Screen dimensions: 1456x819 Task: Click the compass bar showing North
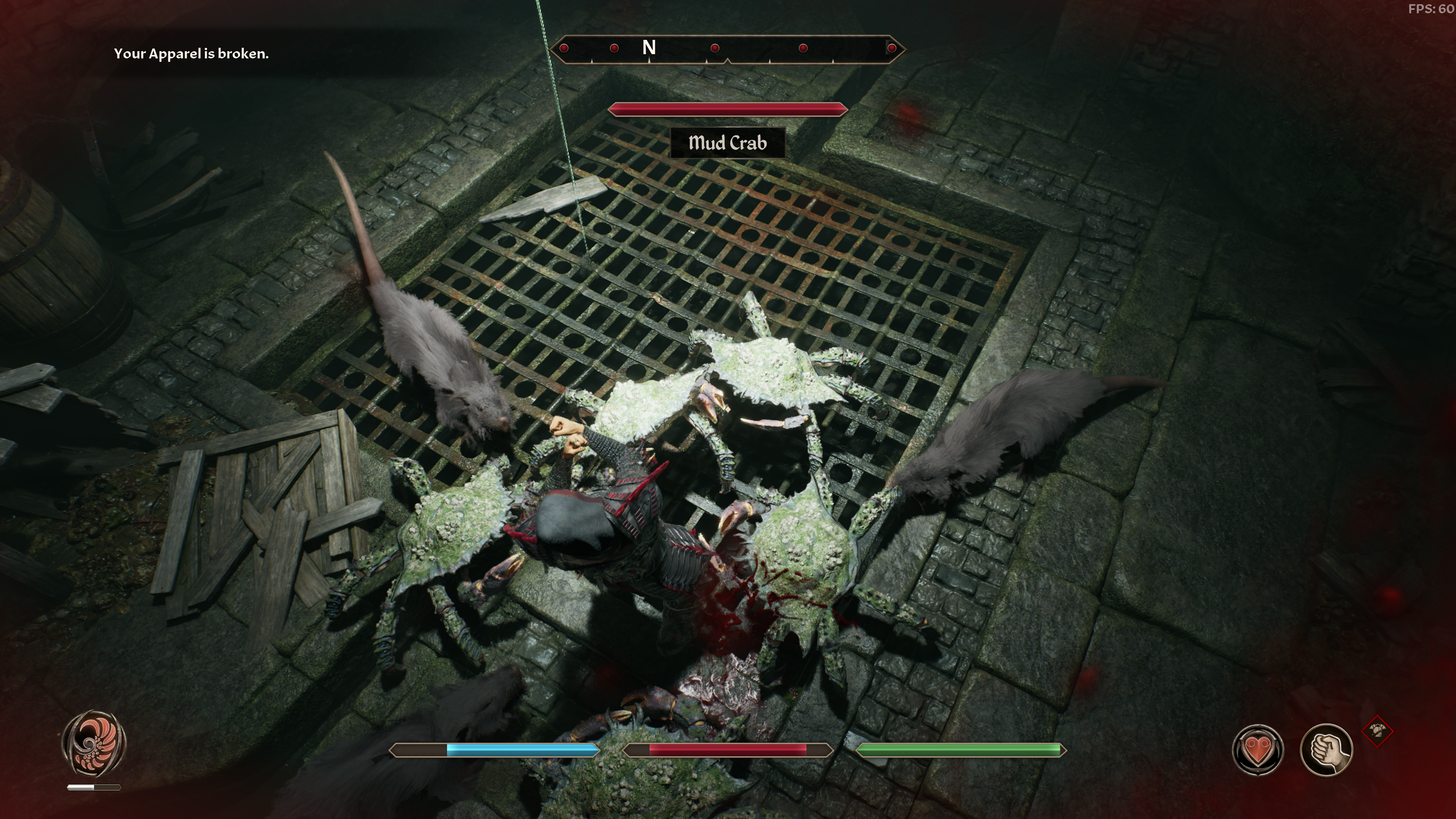tap(728, 49)
